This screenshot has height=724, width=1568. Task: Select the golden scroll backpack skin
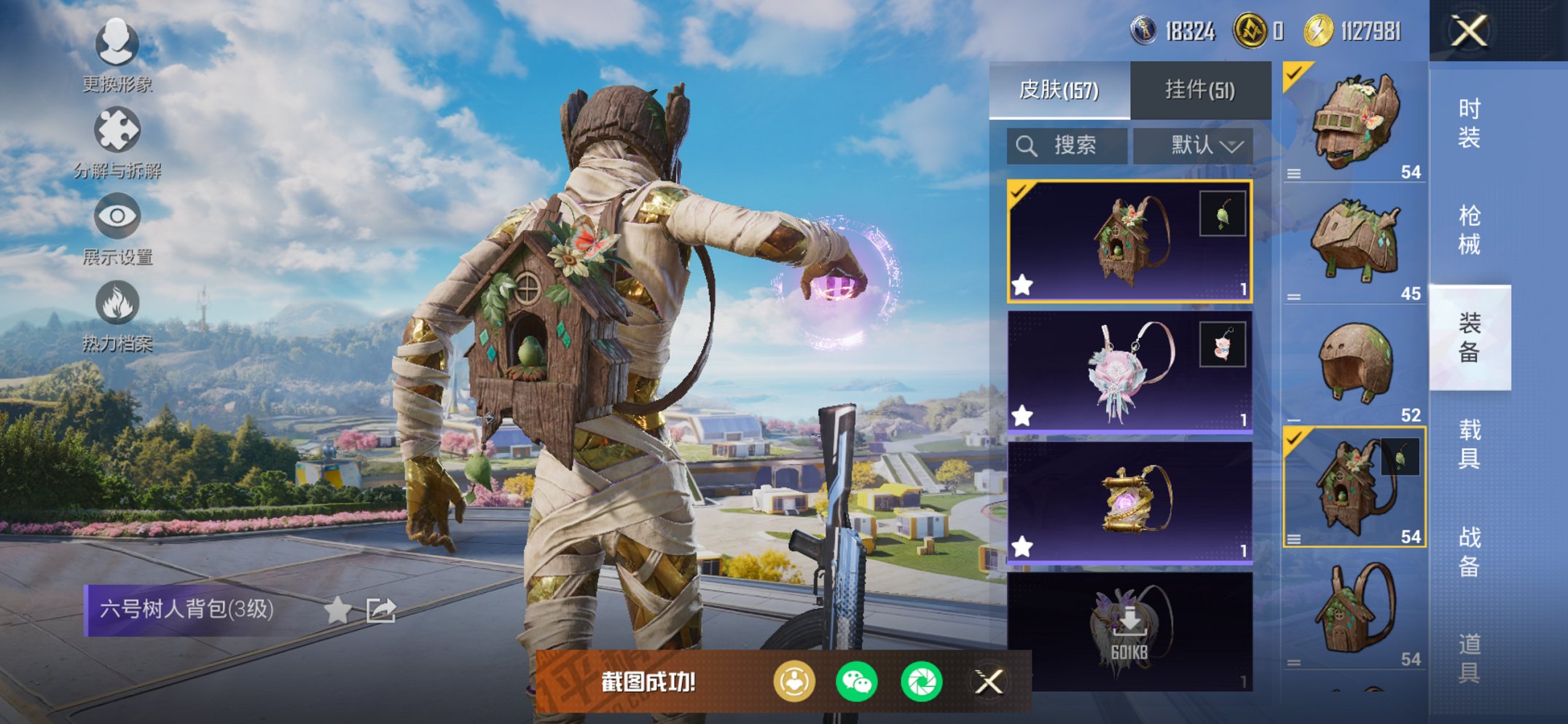tap(1129, 503)
